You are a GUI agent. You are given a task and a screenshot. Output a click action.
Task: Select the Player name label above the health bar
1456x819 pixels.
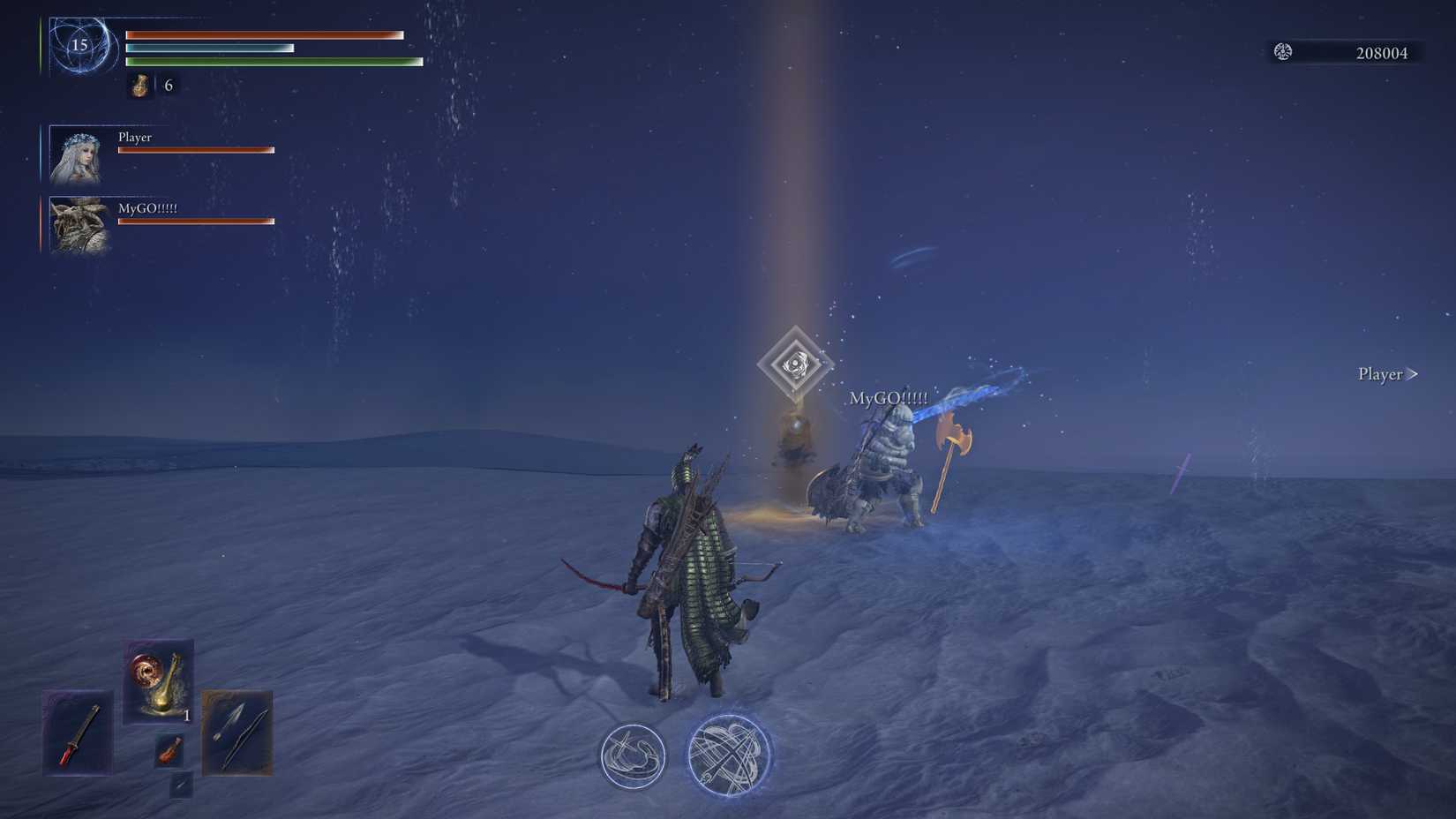click(x=135, y=137)
